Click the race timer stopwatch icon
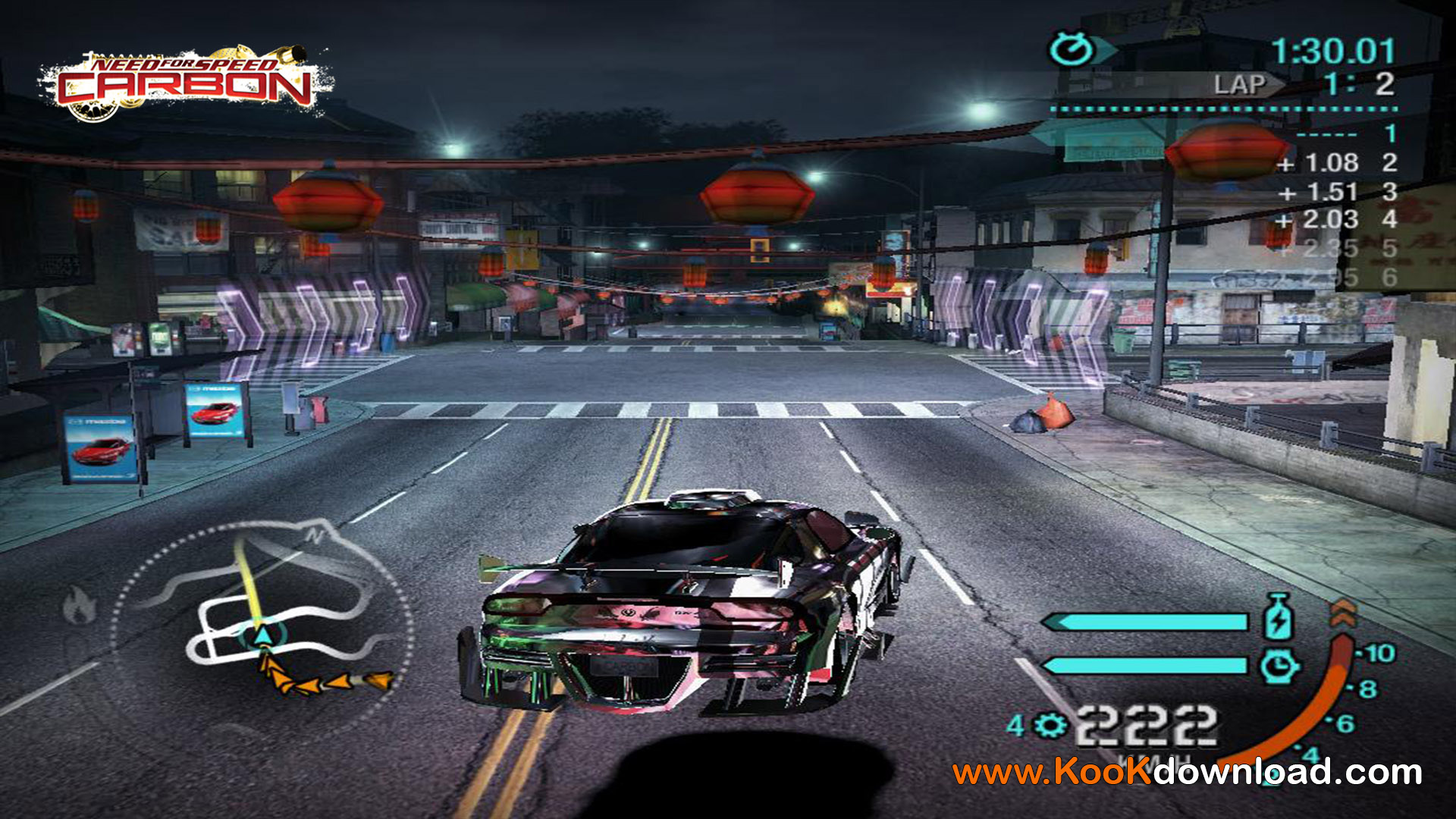Image resolution: width=1456 pixels, height=819 pixels. [1071, 50]
